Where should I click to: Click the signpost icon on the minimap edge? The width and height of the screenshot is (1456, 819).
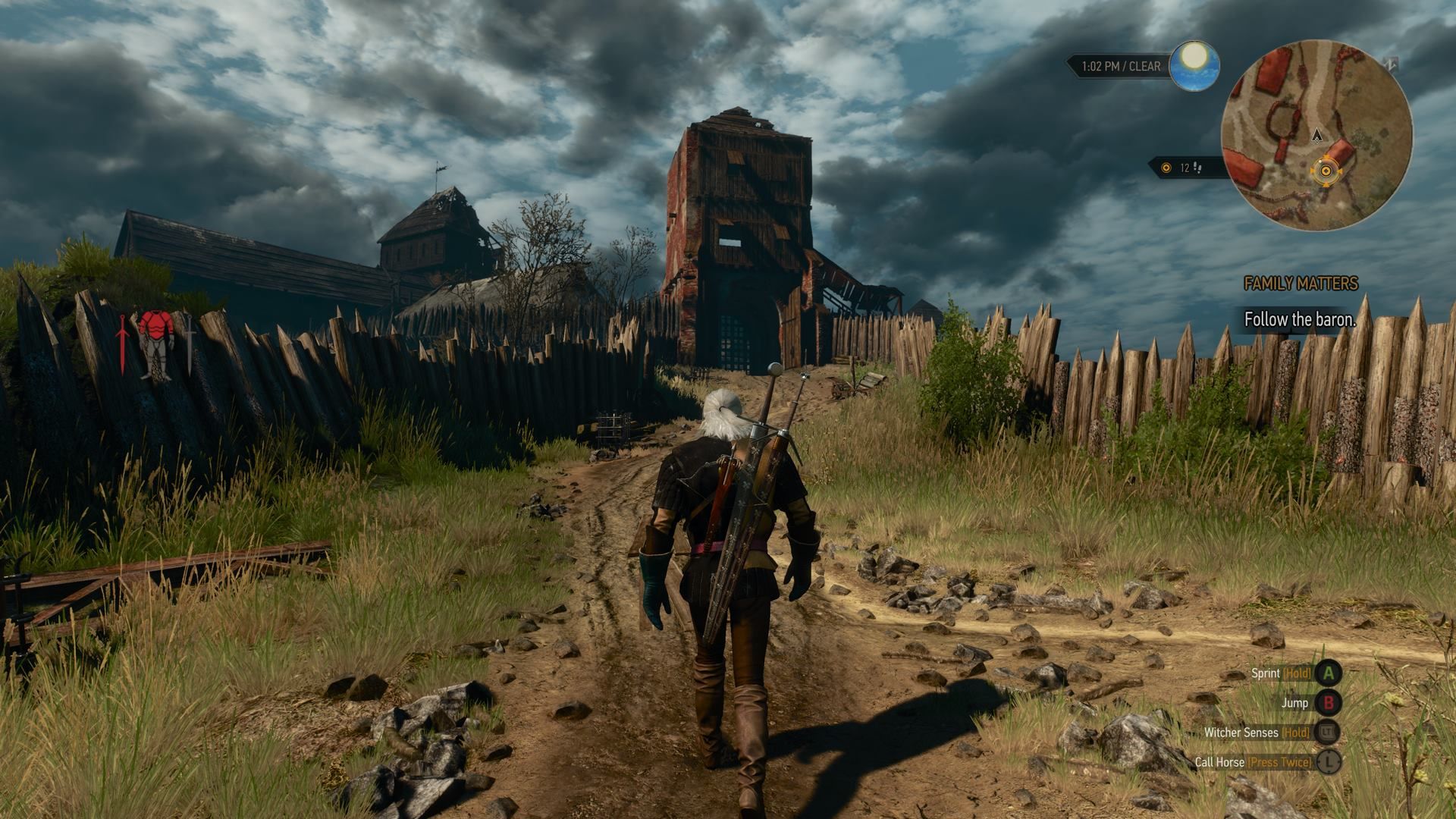pos(1390,64)
